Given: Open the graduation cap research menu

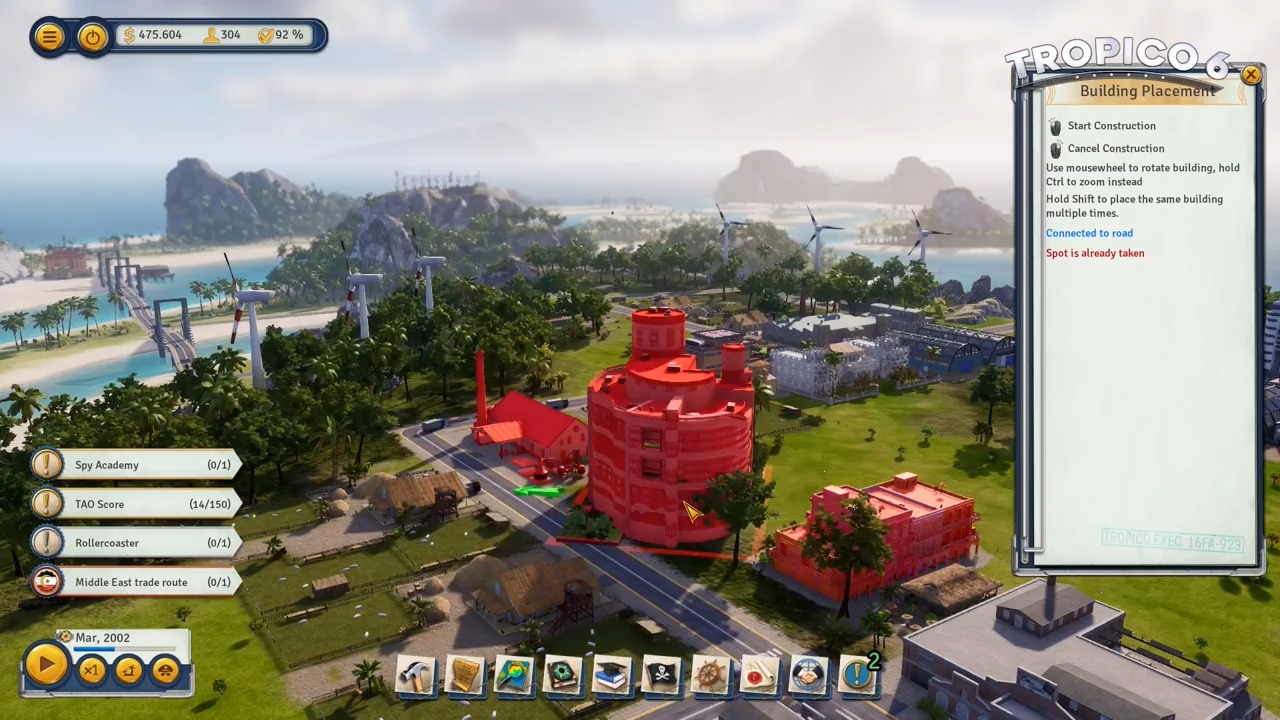Looking at the screenshot, I should (612, 675).
